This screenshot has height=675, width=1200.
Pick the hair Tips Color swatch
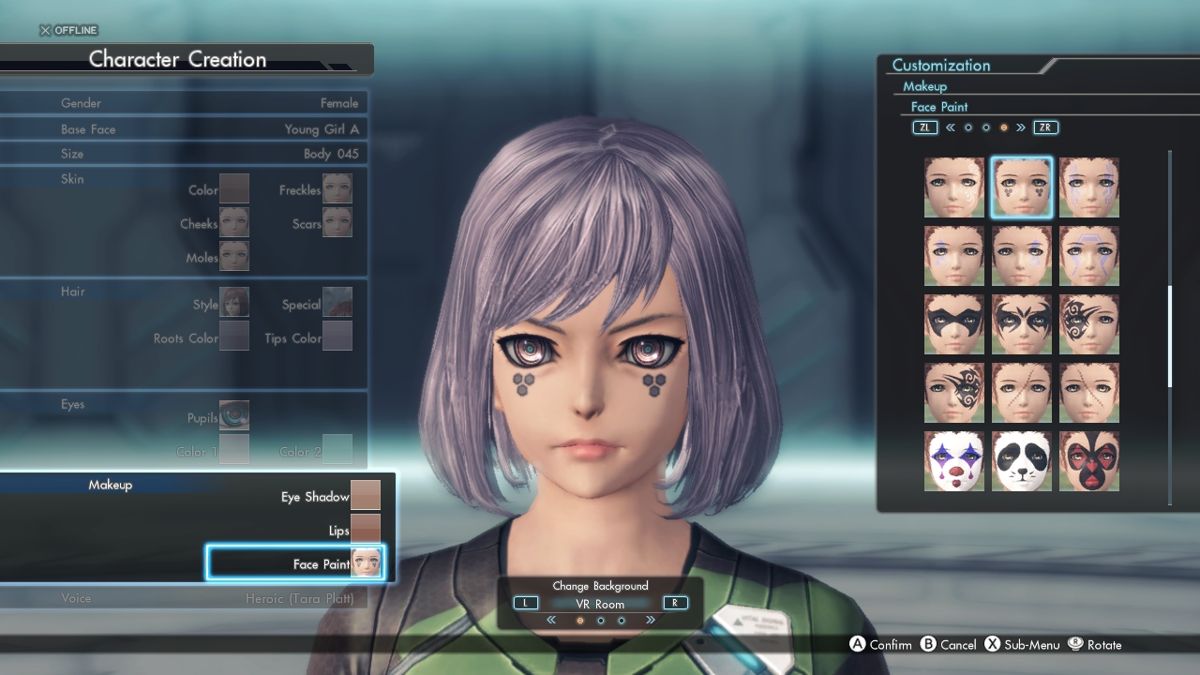(337, 336)
